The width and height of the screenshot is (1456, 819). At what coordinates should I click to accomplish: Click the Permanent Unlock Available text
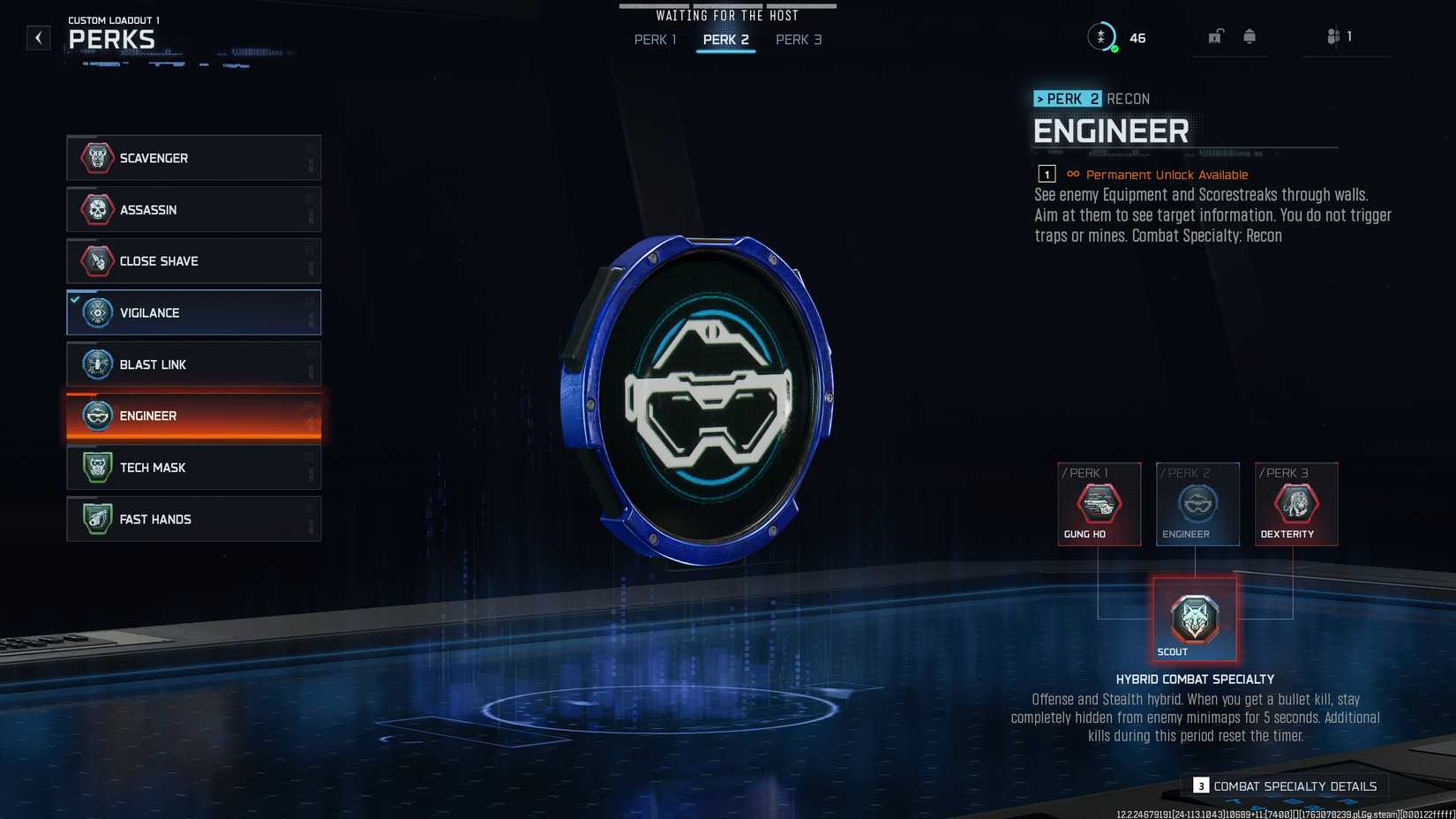tap(1167, 175)
